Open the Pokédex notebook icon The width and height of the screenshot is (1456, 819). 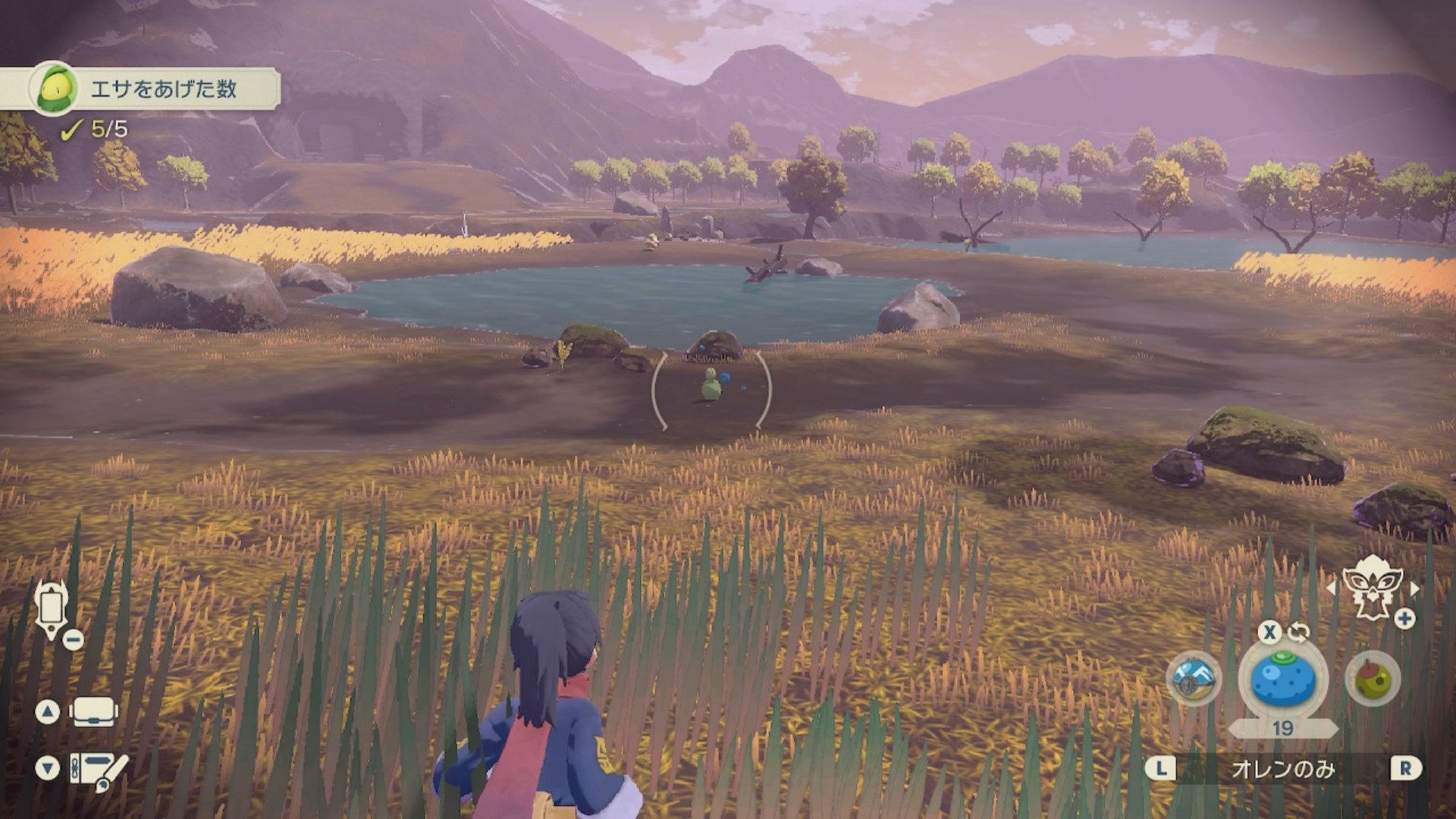coord(99,769)
